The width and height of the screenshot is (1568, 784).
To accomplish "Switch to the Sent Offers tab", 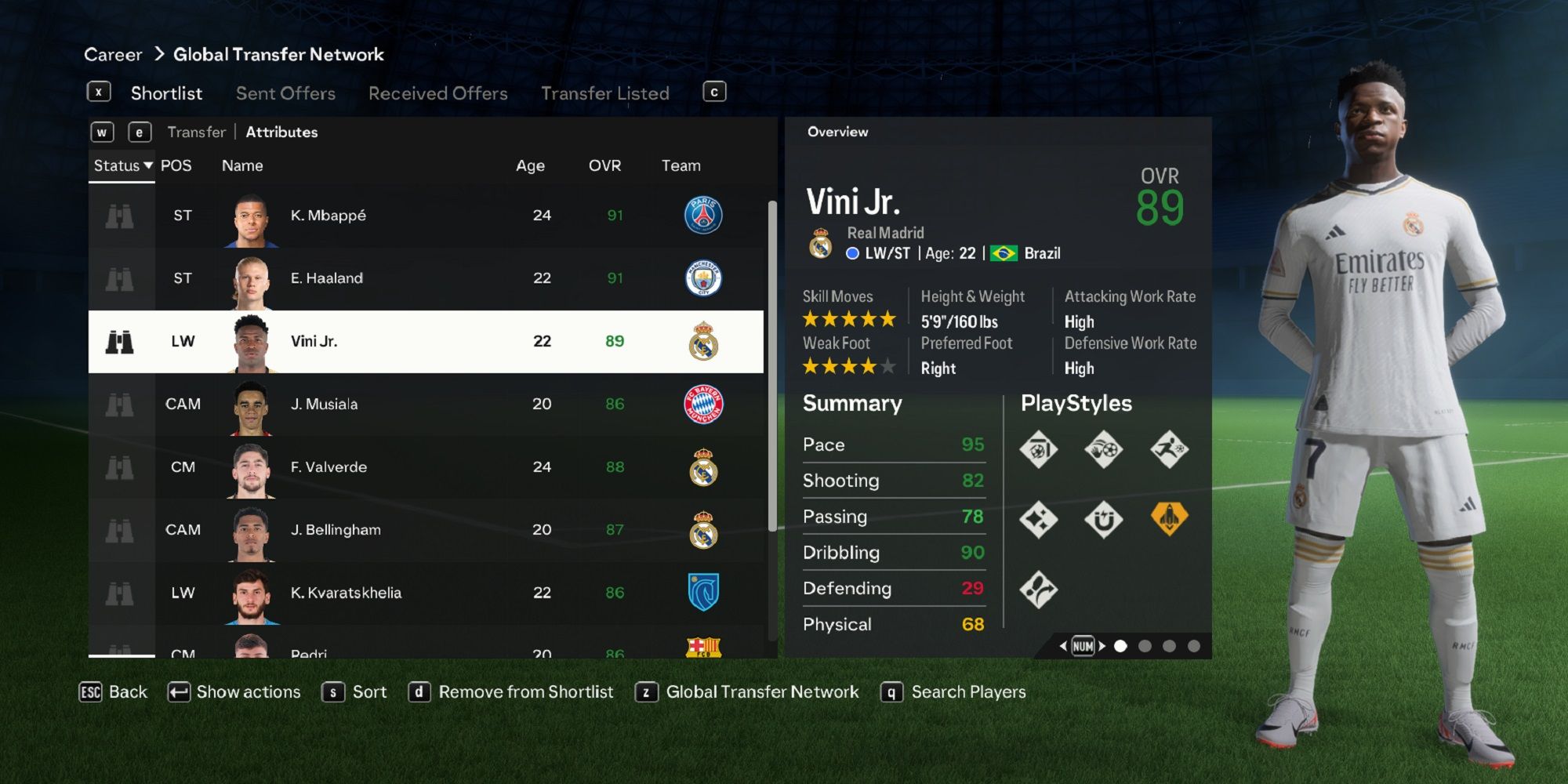I will point(285,93).
